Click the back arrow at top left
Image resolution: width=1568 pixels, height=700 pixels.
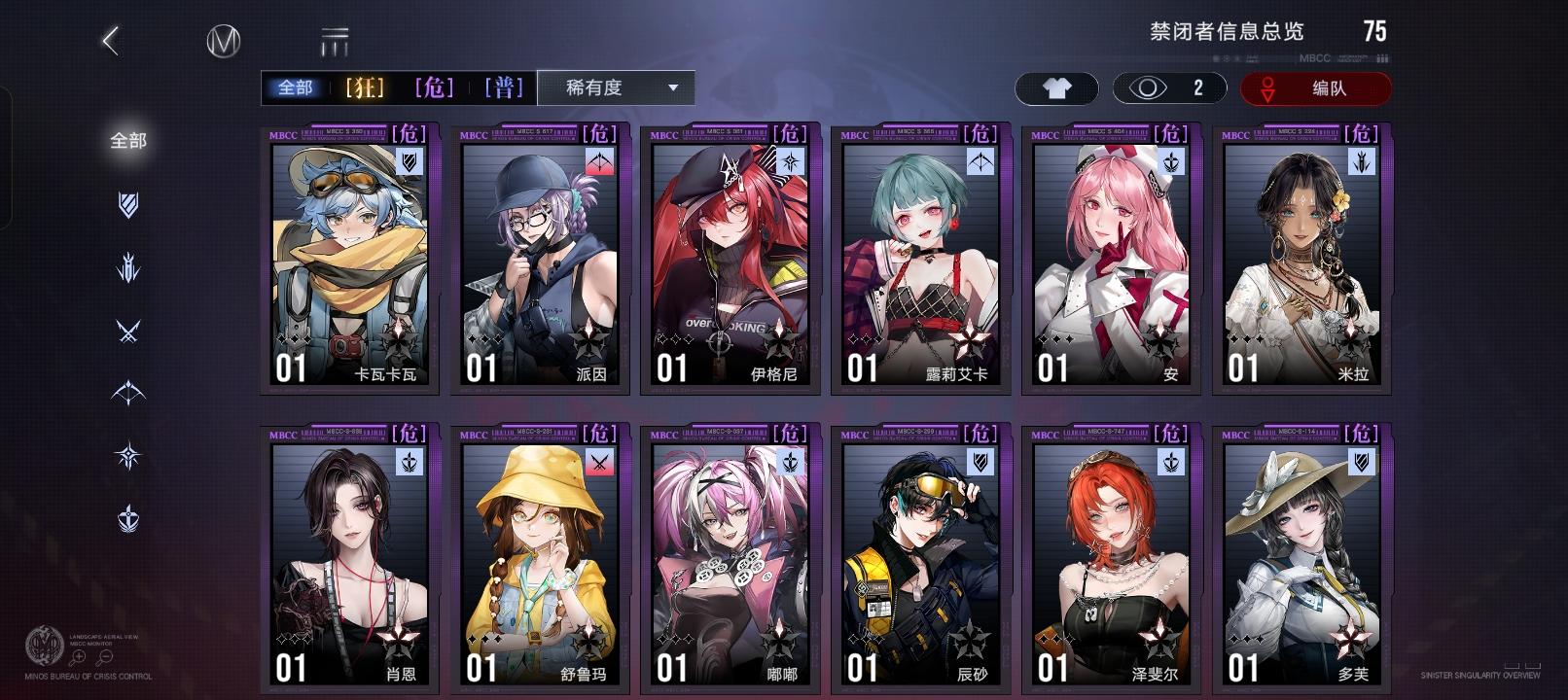(x=110, y=41)
